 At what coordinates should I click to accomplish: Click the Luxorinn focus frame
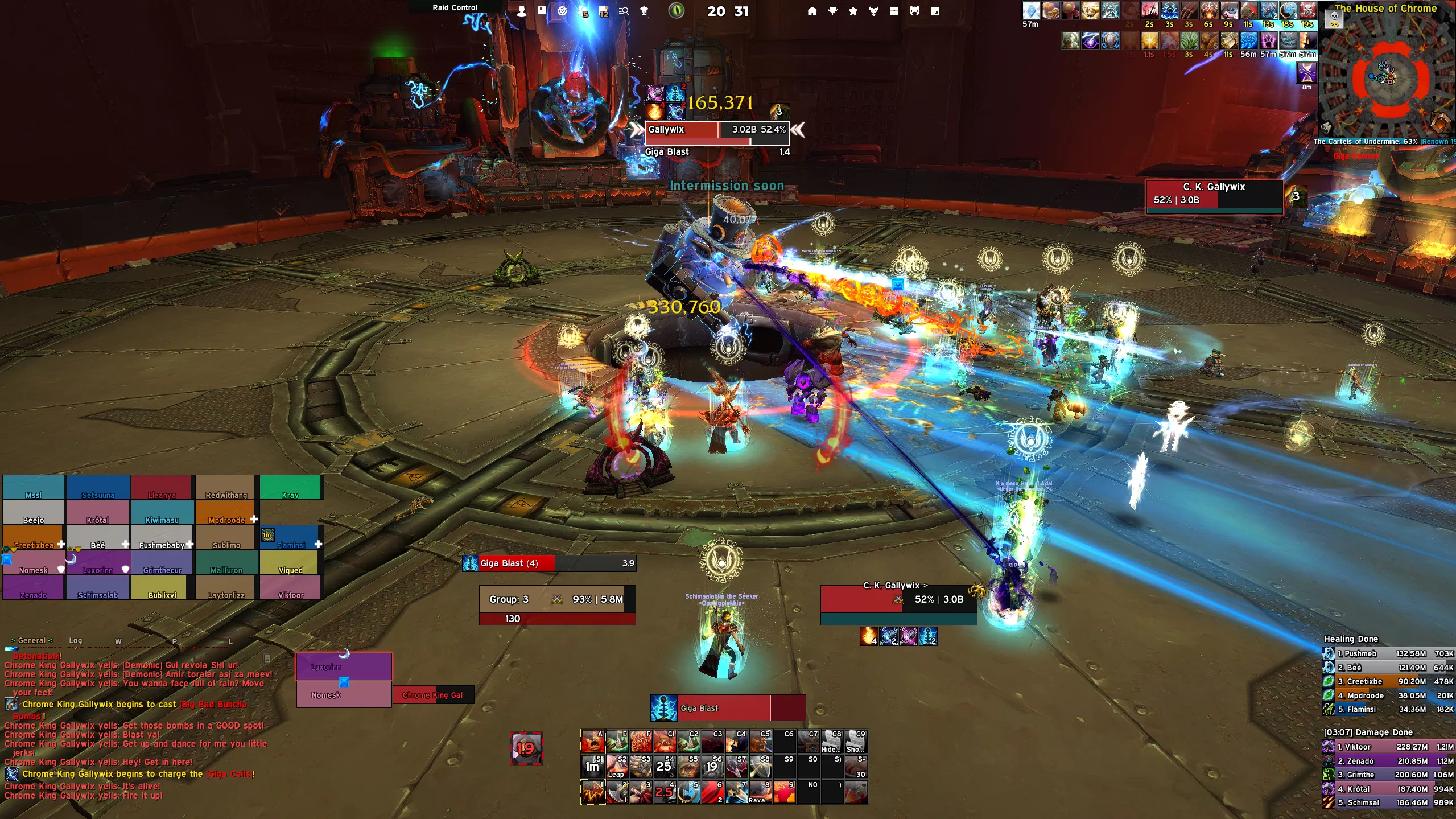(x=344, y=666)
